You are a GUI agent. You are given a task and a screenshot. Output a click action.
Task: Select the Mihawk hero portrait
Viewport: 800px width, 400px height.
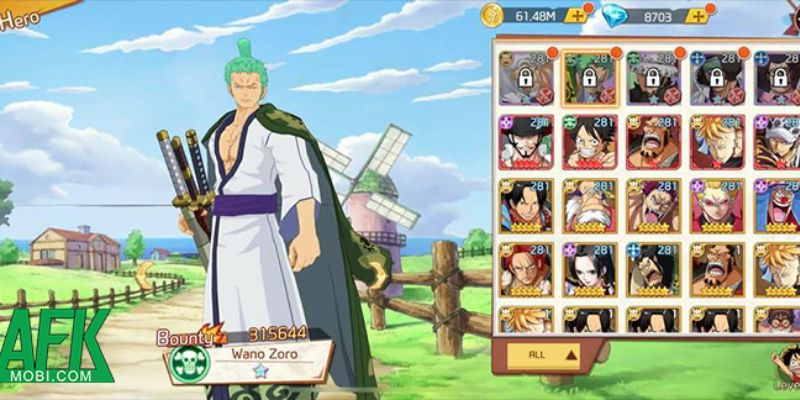pos(524,141)
